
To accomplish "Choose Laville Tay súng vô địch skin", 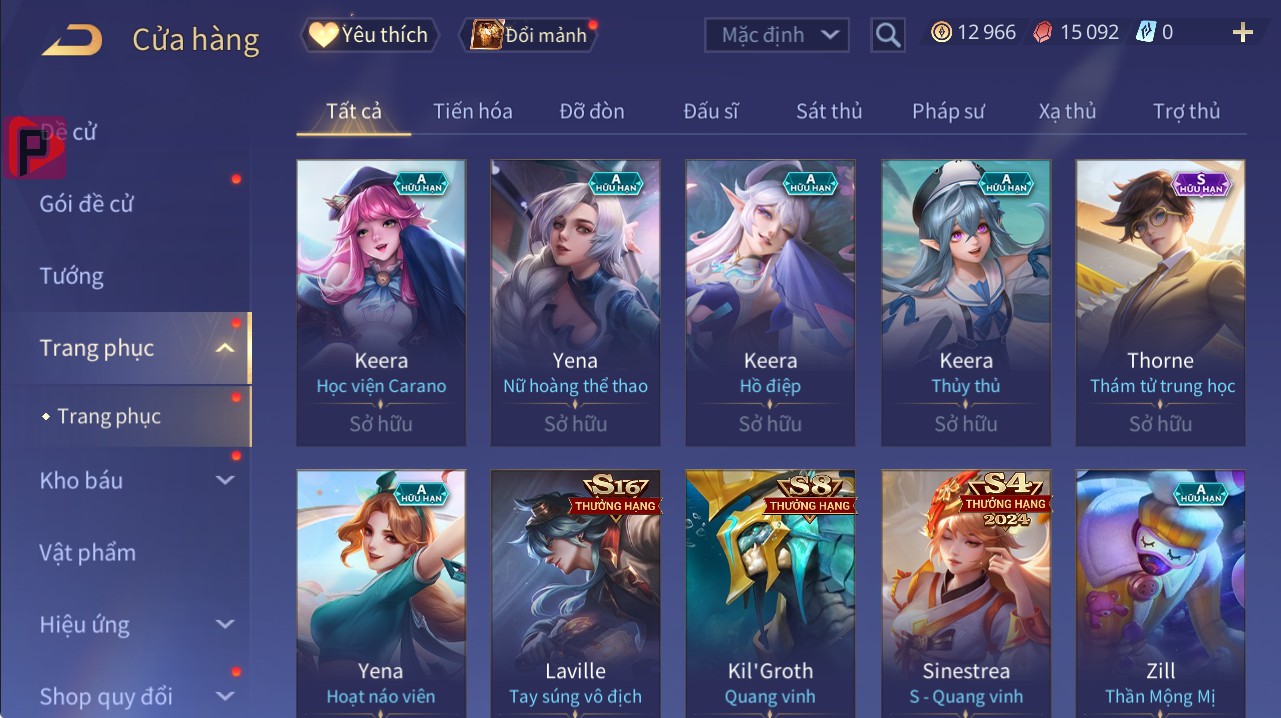I will coord(575,592).
